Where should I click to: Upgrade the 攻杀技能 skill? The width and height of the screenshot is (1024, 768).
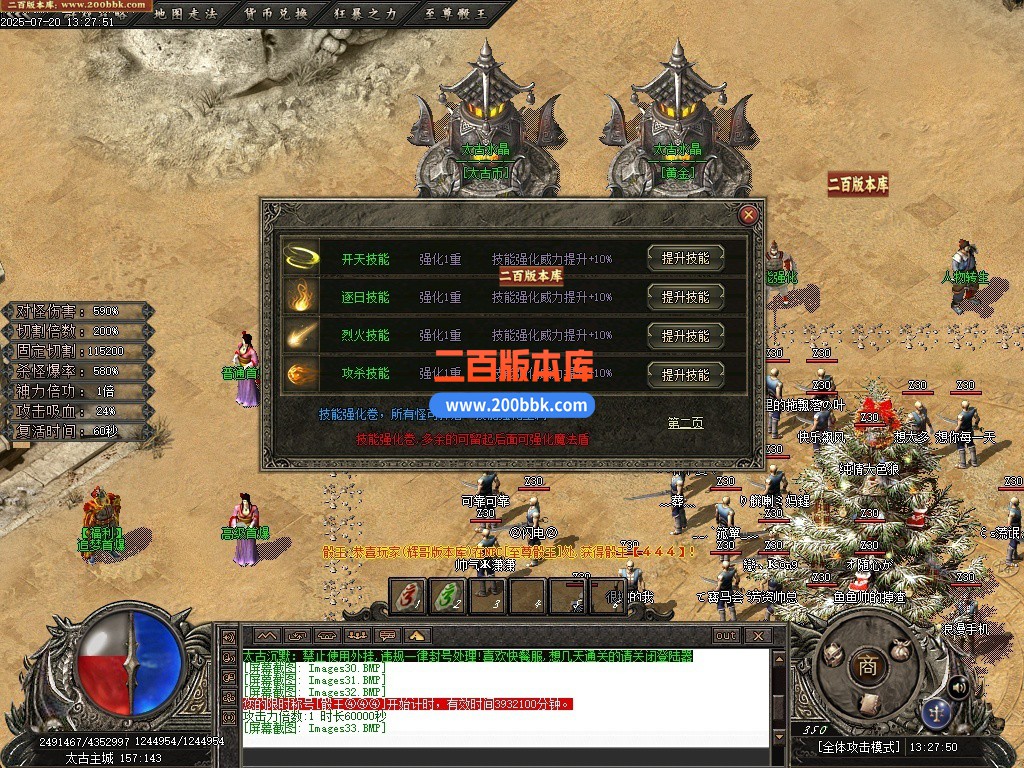pos(685,375)
